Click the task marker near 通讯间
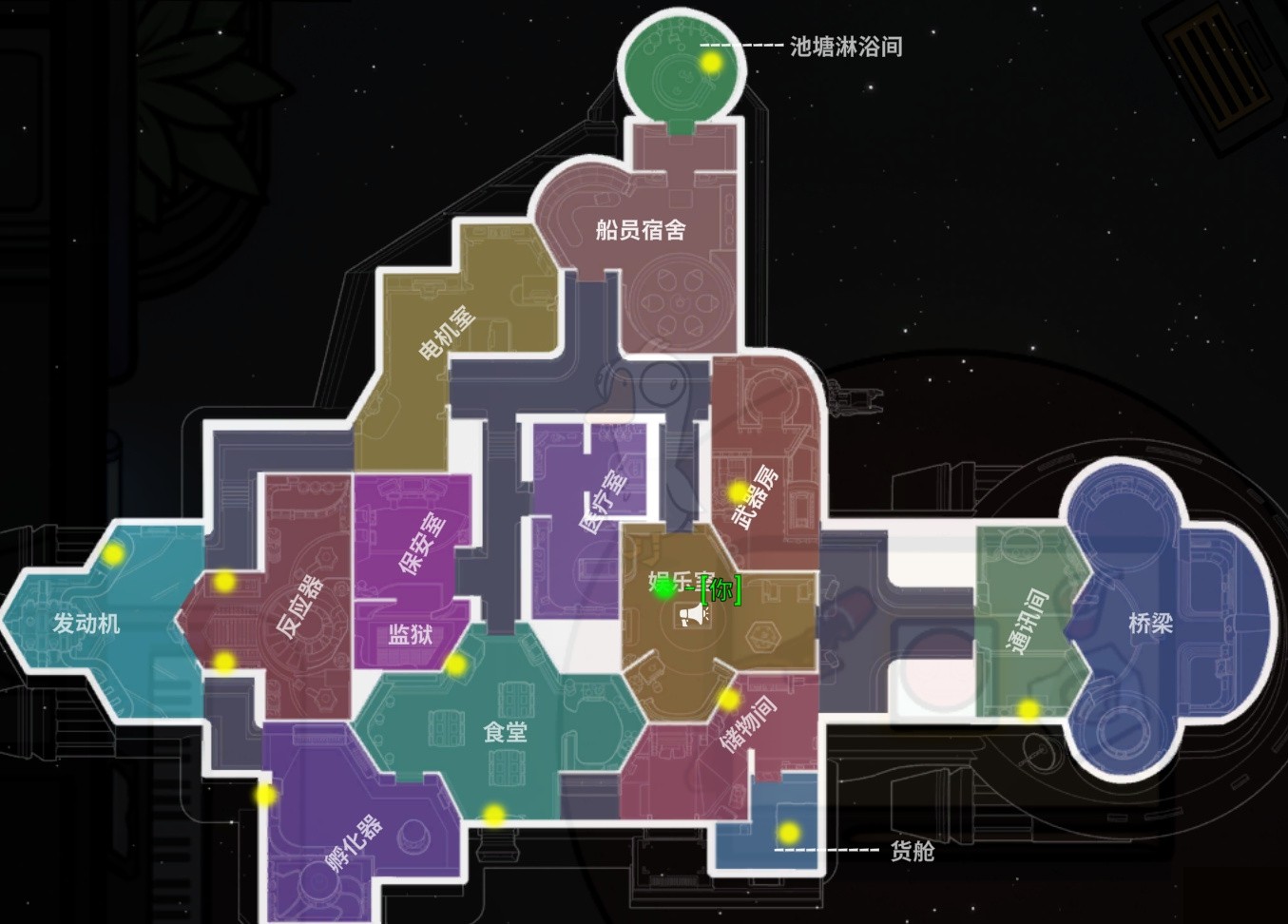Viewport: 1288px width, 924px height. [1028, 709]
